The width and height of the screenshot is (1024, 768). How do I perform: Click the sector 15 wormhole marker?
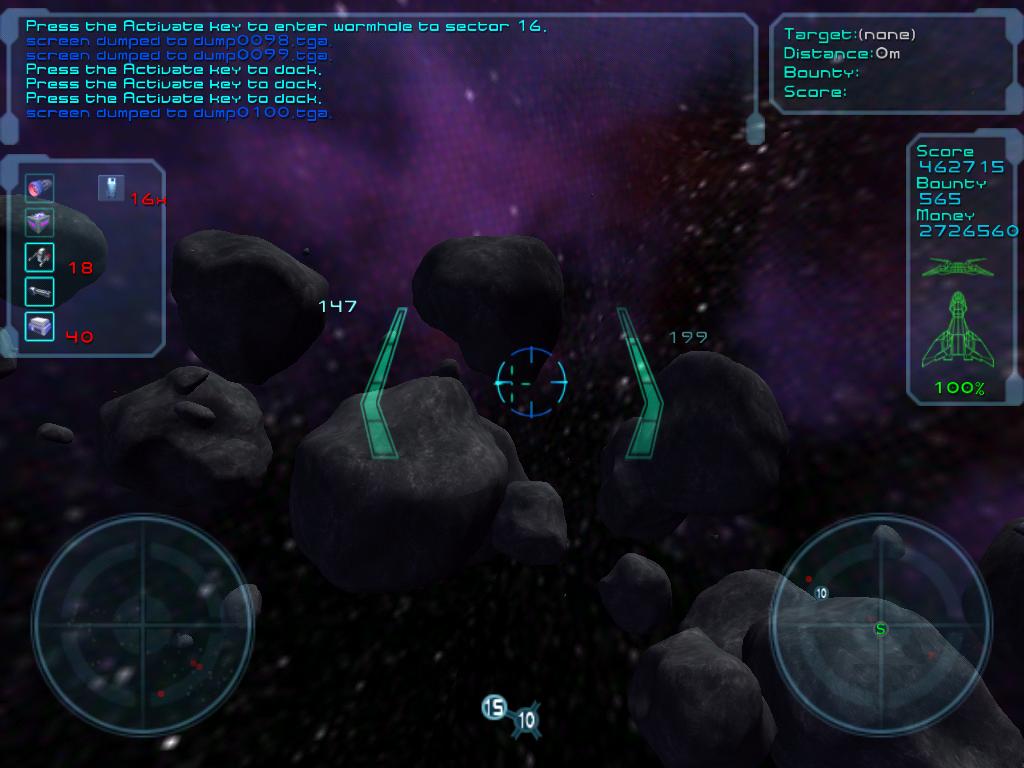(x=493, y=708)
